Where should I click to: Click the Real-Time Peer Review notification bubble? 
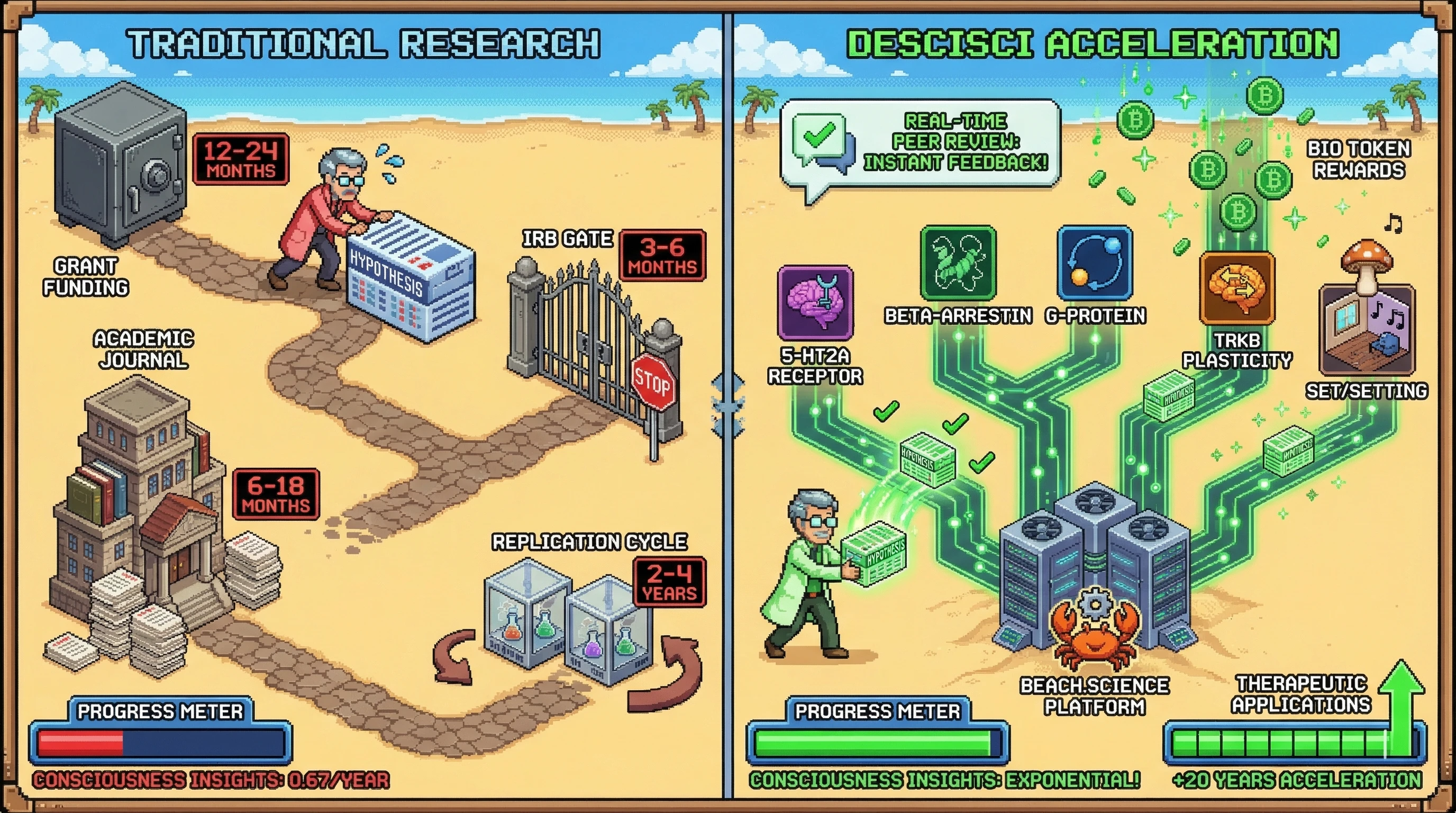click(920, 142)
